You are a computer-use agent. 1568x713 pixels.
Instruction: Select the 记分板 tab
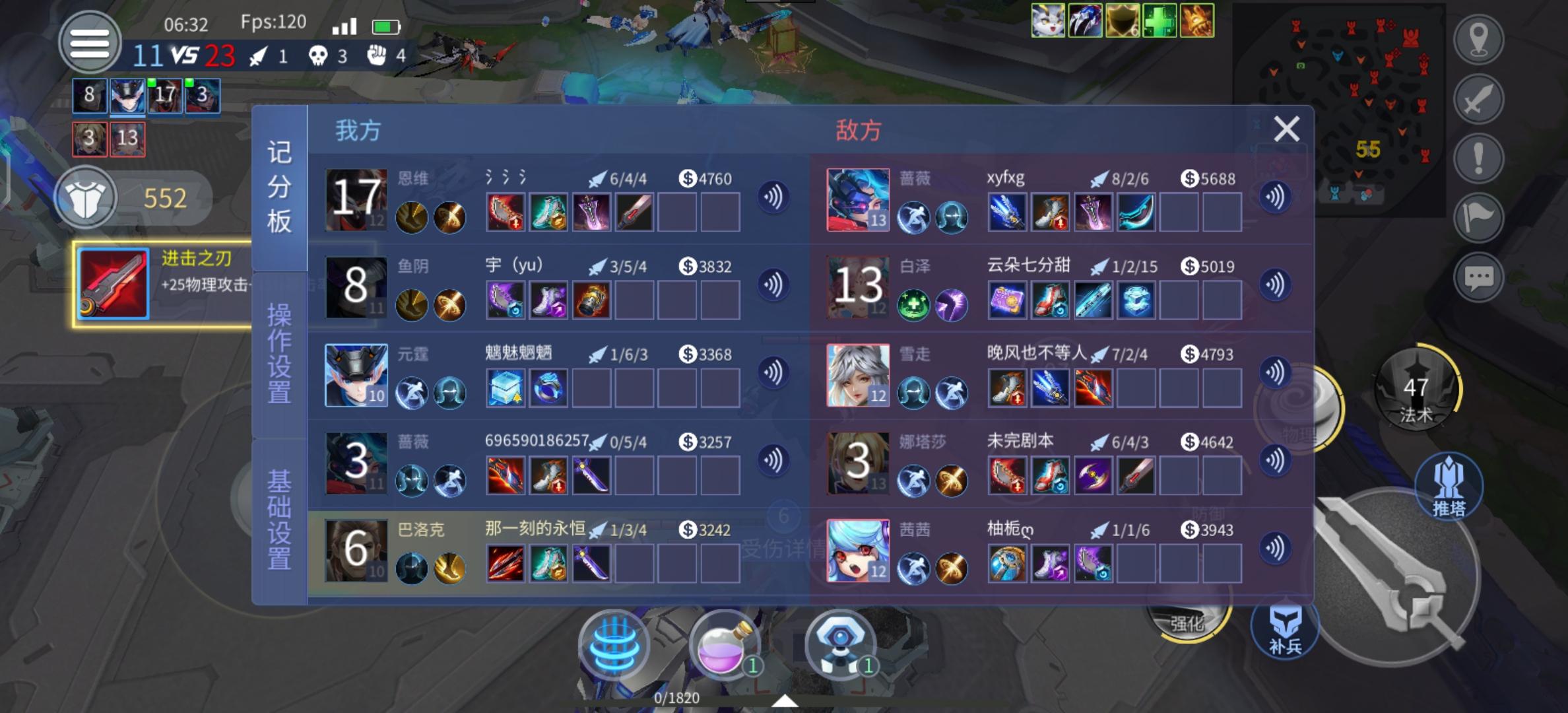(279, 187)
